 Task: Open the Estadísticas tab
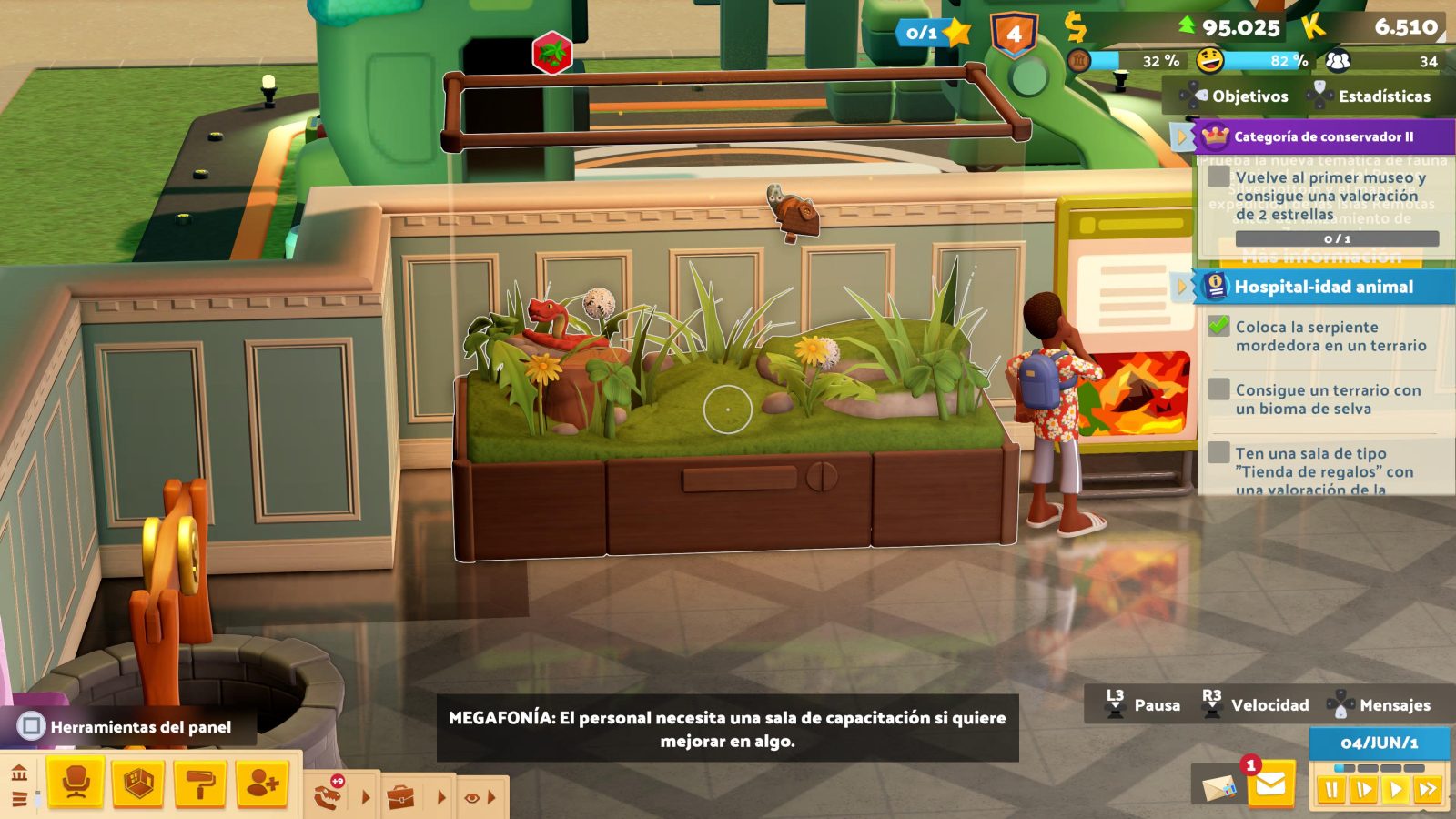pos(1386,96)
